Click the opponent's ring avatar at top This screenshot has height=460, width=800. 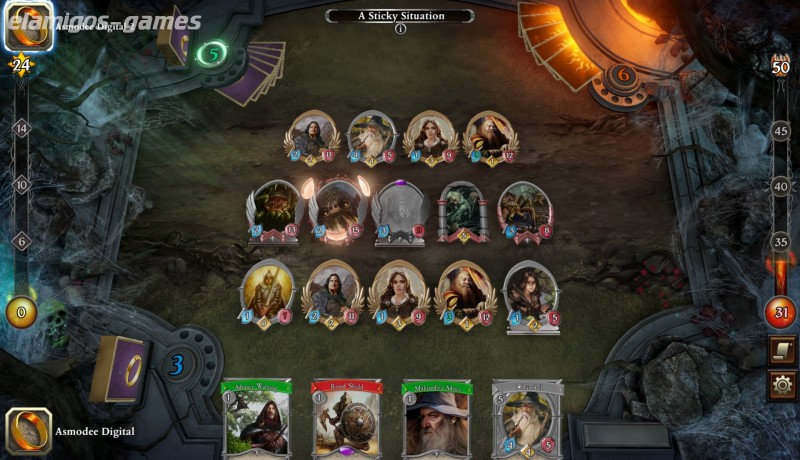(28, 25)
